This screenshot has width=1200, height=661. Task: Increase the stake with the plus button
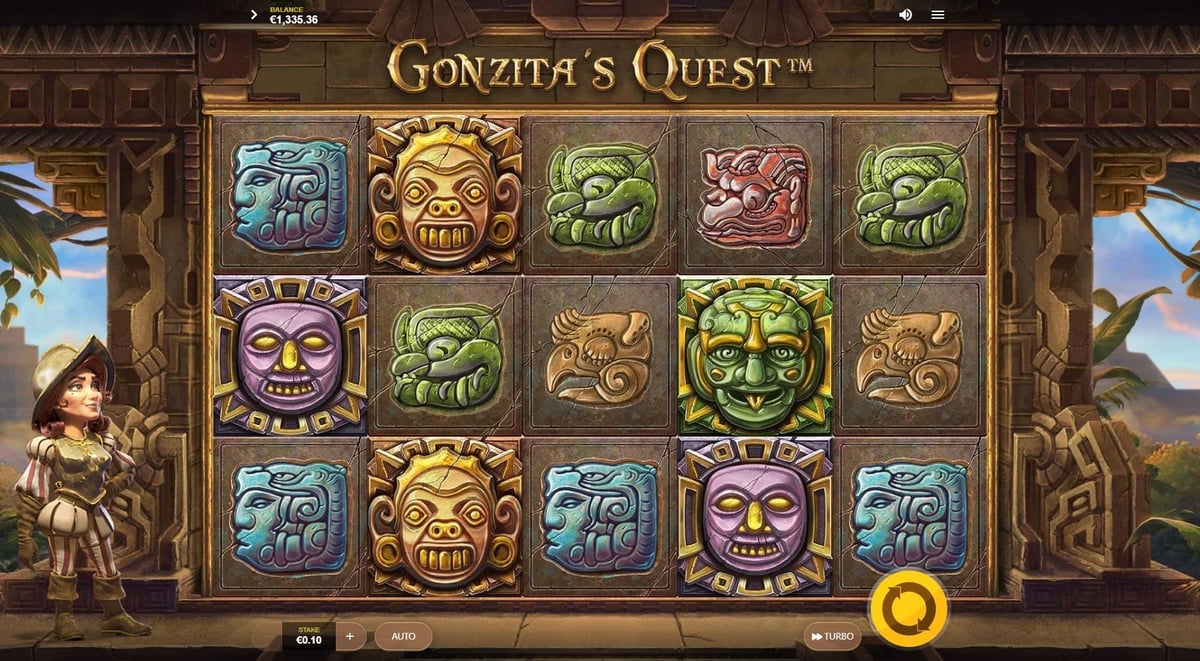tap(350, 636)
